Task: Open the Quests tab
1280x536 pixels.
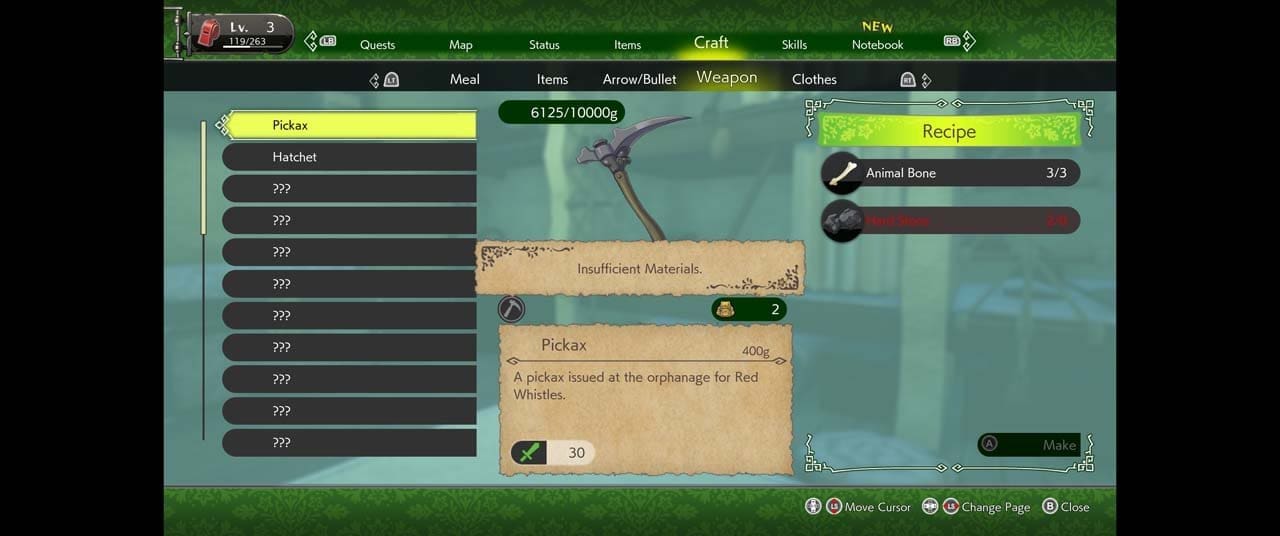Action: click(x=377, y=44)
